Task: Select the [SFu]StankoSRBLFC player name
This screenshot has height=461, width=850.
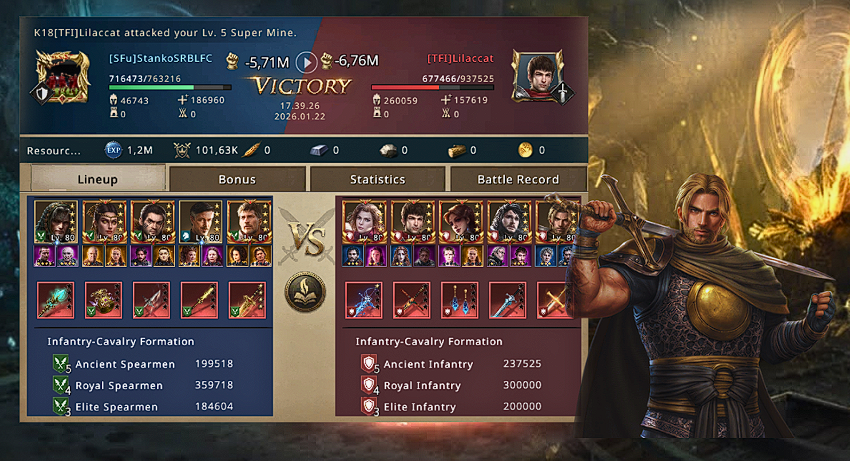Action: click(x=162, y=59)
